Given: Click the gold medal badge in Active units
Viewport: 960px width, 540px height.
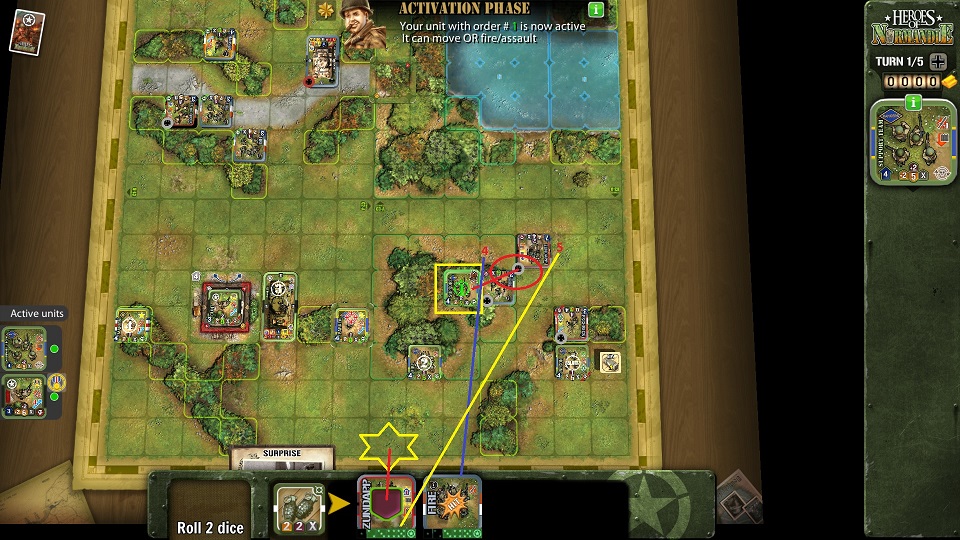Looking at the screenshot, I should click(57, 382).
